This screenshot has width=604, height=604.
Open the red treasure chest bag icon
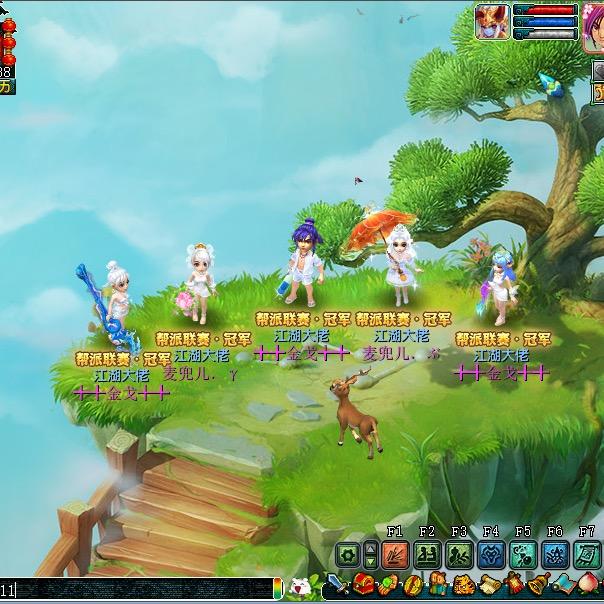pyautogui.click(x=365, y=587)
